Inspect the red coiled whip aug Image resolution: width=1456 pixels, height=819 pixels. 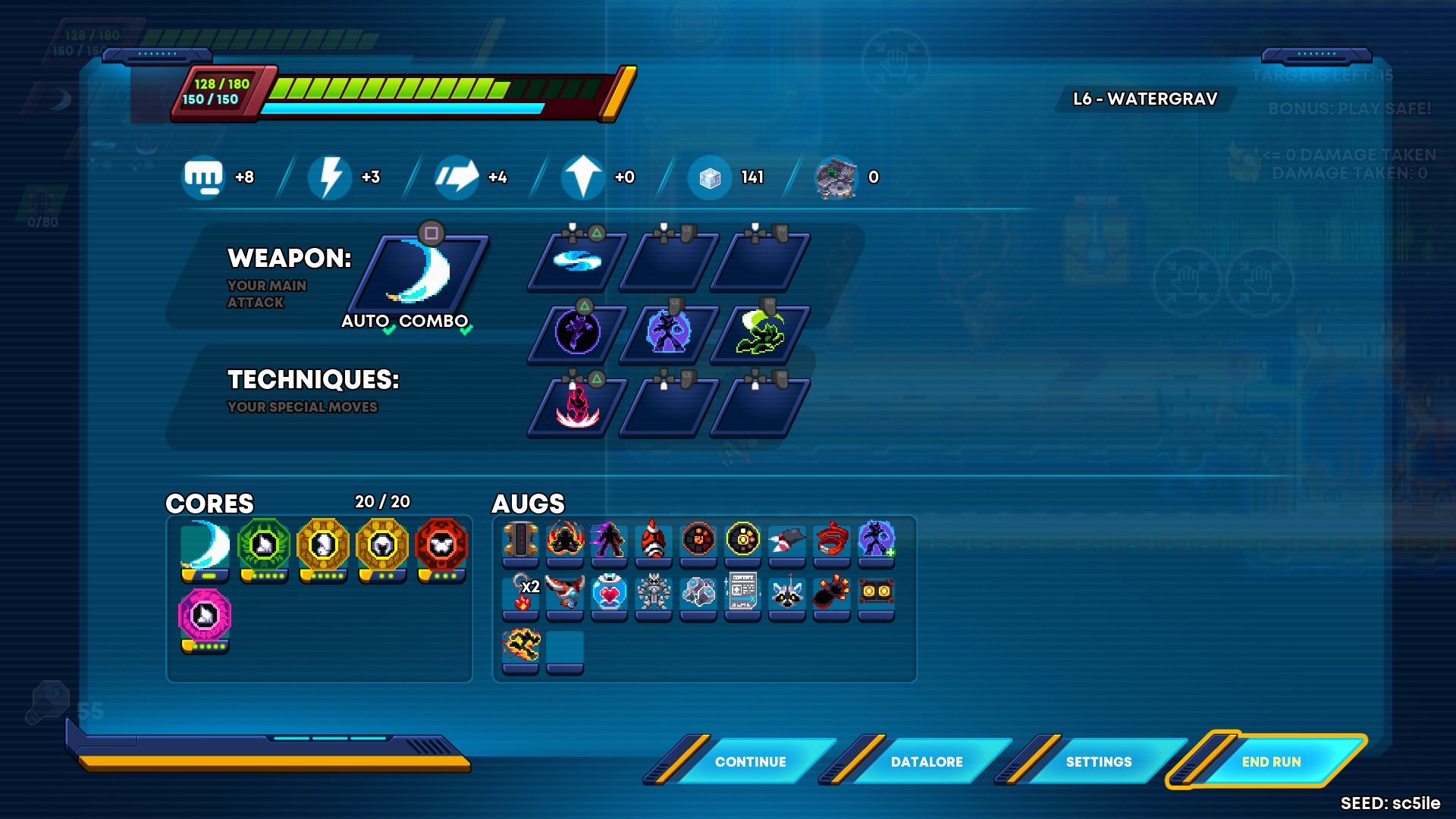[x=832, y=540]
